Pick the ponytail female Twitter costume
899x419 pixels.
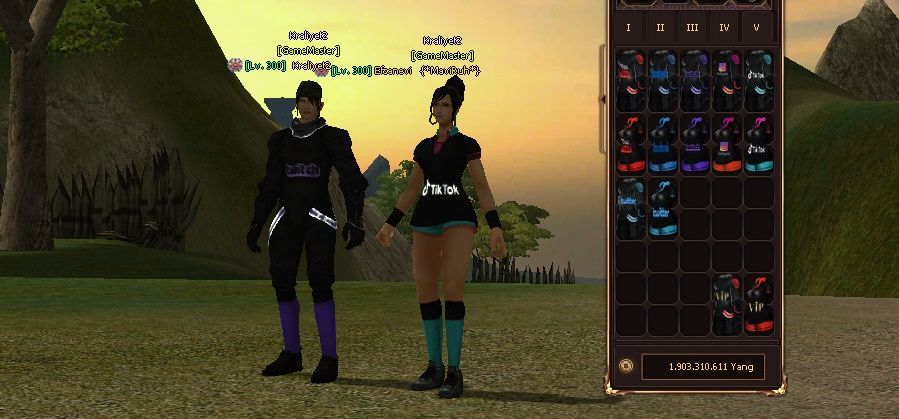pos(661,208)
